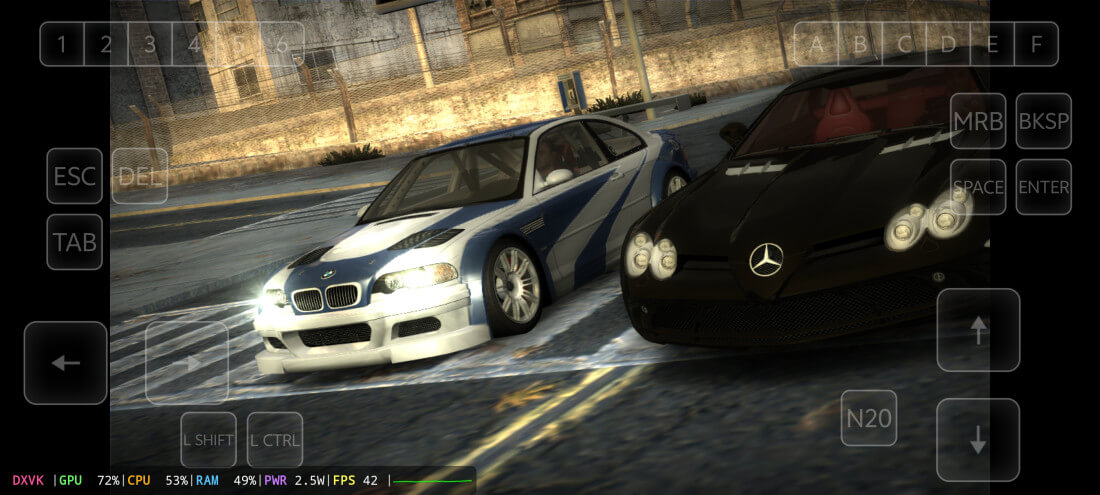The image size is (1100, 495).
Task: Tap the N20 nitrous button
Action: click(869, 418)
